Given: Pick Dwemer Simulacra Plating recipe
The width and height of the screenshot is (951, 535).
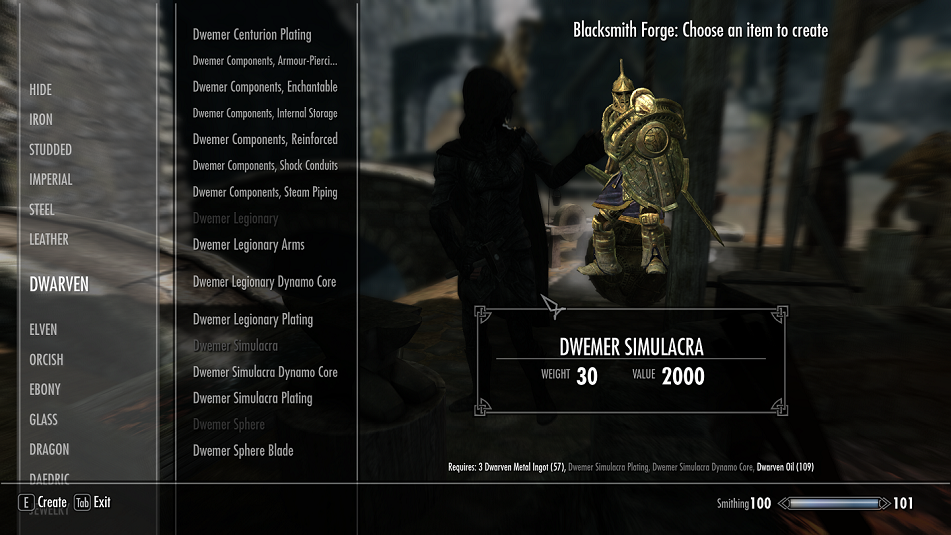Looking at the screenshot, I should pos(252,398).
